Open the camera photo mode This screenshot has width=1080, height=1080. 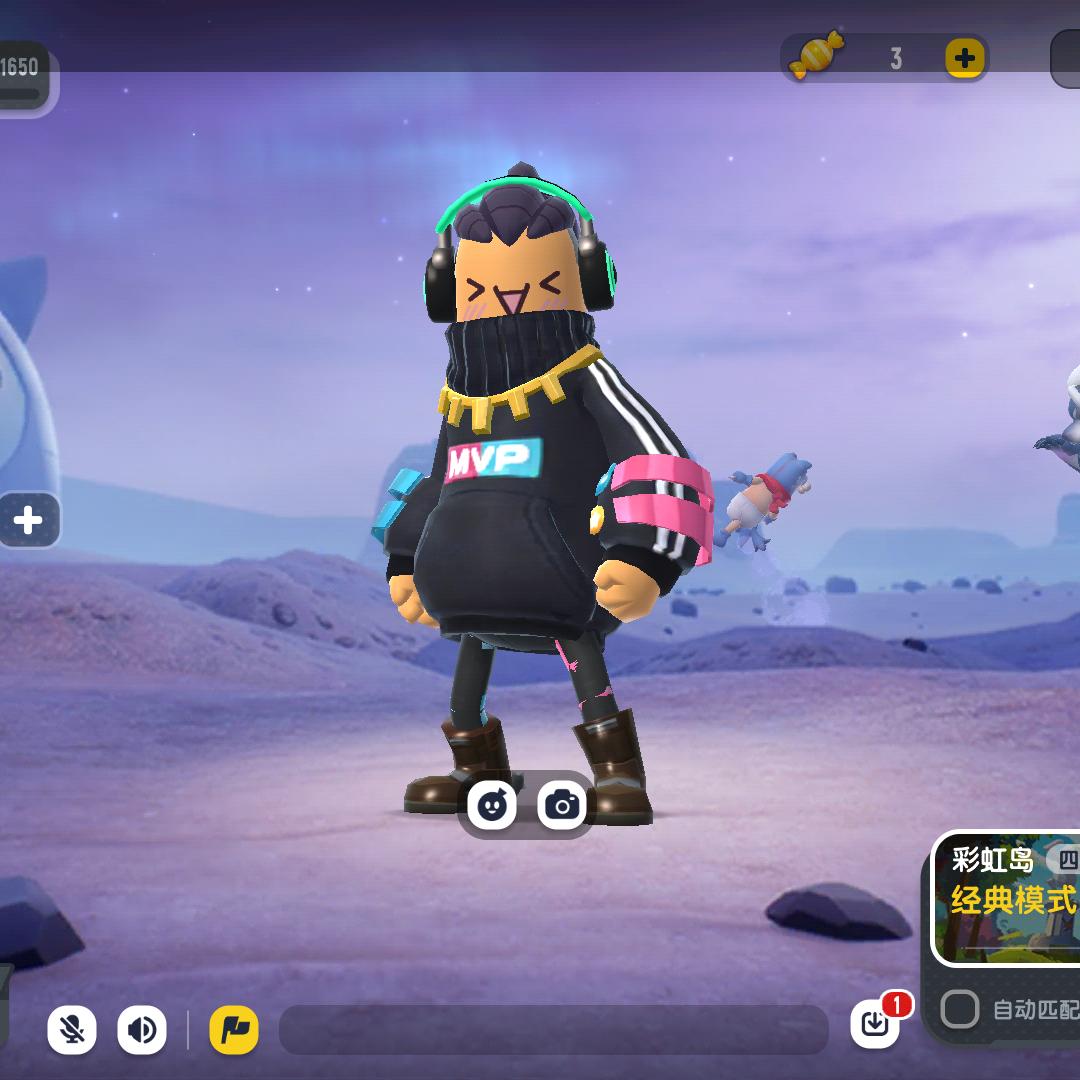coord(562,804)
